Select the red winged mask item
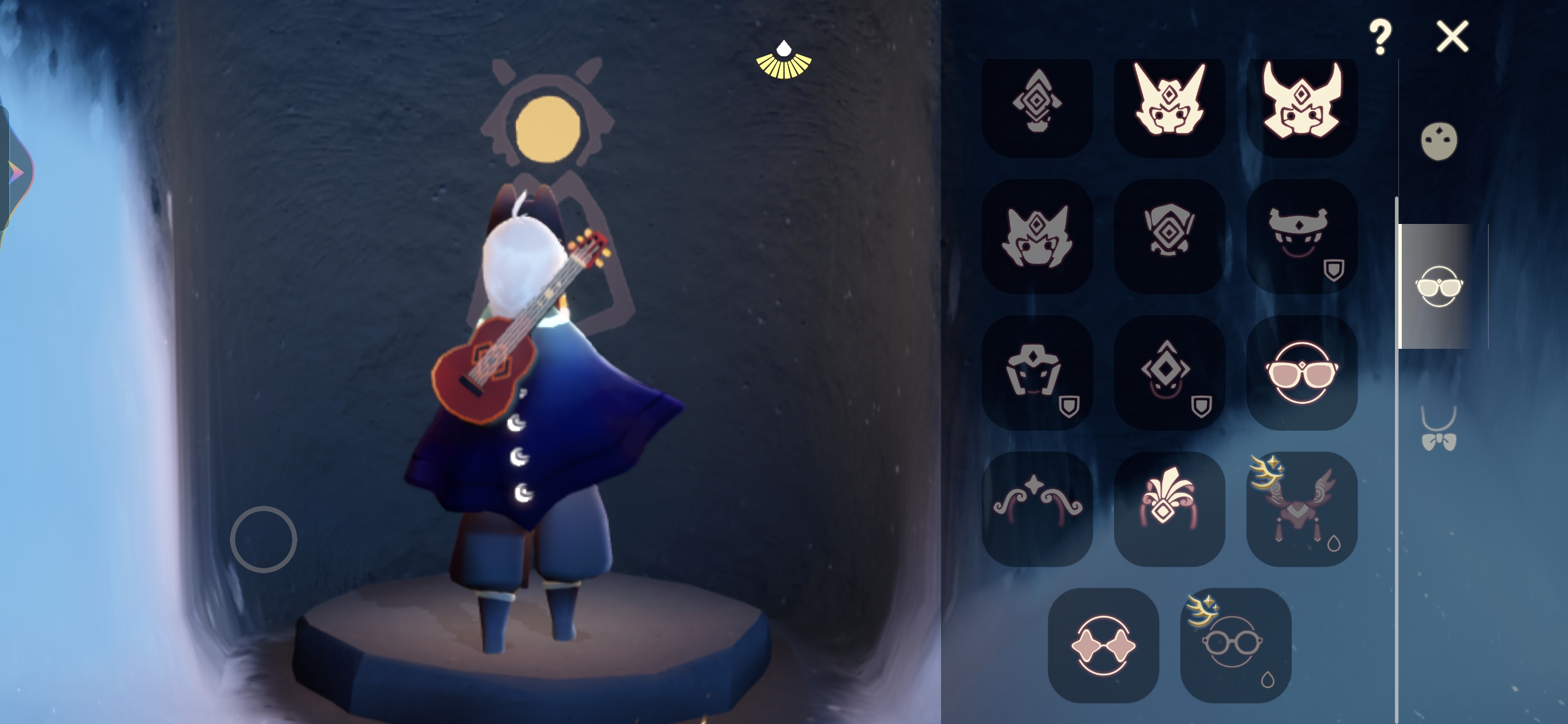1568x724 pixels. tap(1302, 509)
